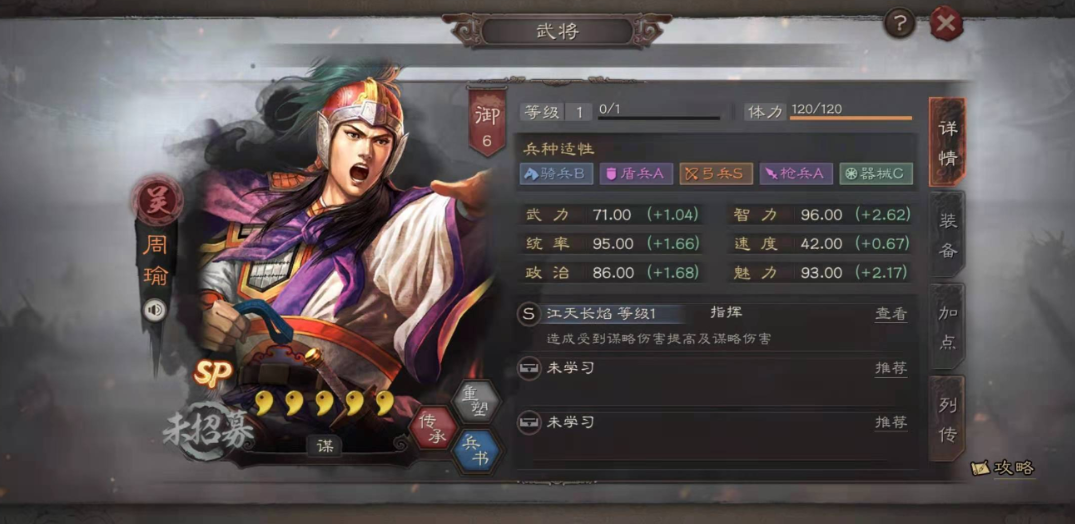Image resolution: width=1075 pixels, height=524 pixels.
Task: Open the question mark help button
Action: coord(899,23)
